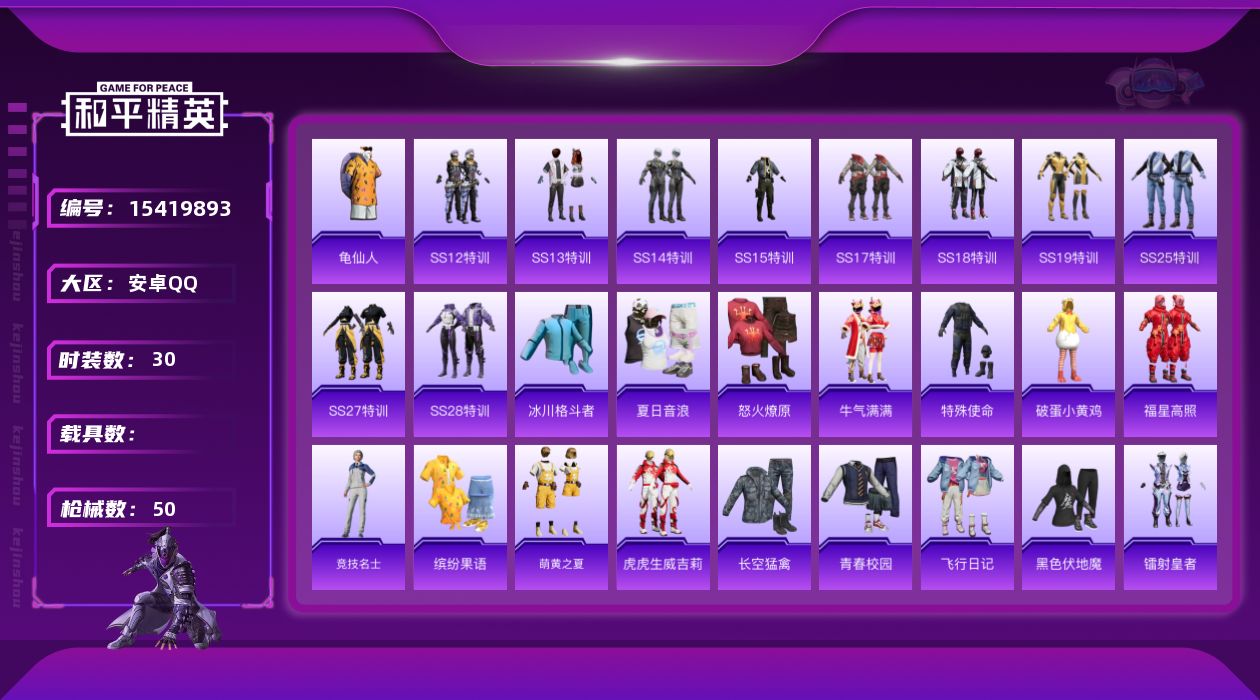Open the 虎虎生威吉莉 outfit tile
The width and height of the screenshot is (1260, 700).
click(x=663, y=516)
